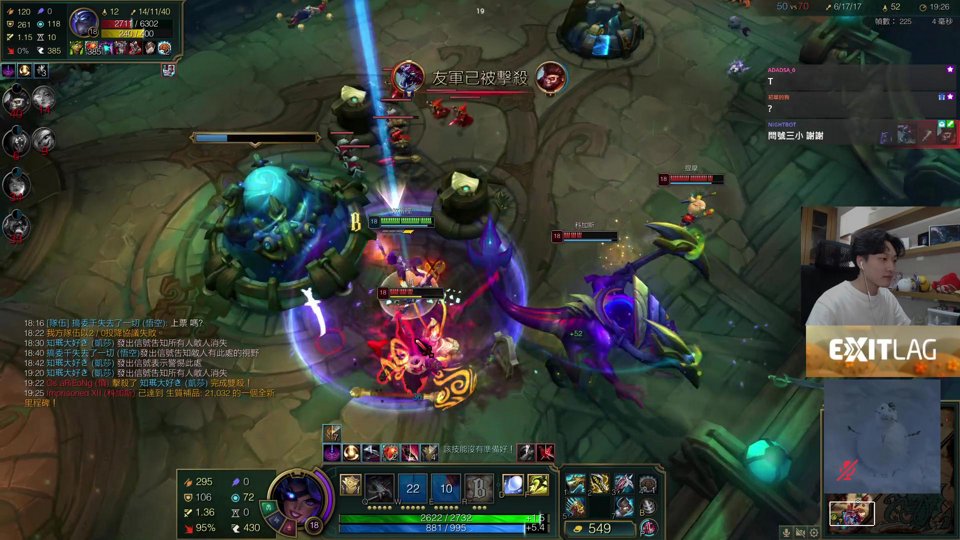Click the microphone mute icon near the minimap
This screenshot has height=540, width=960.
(788, 532)
